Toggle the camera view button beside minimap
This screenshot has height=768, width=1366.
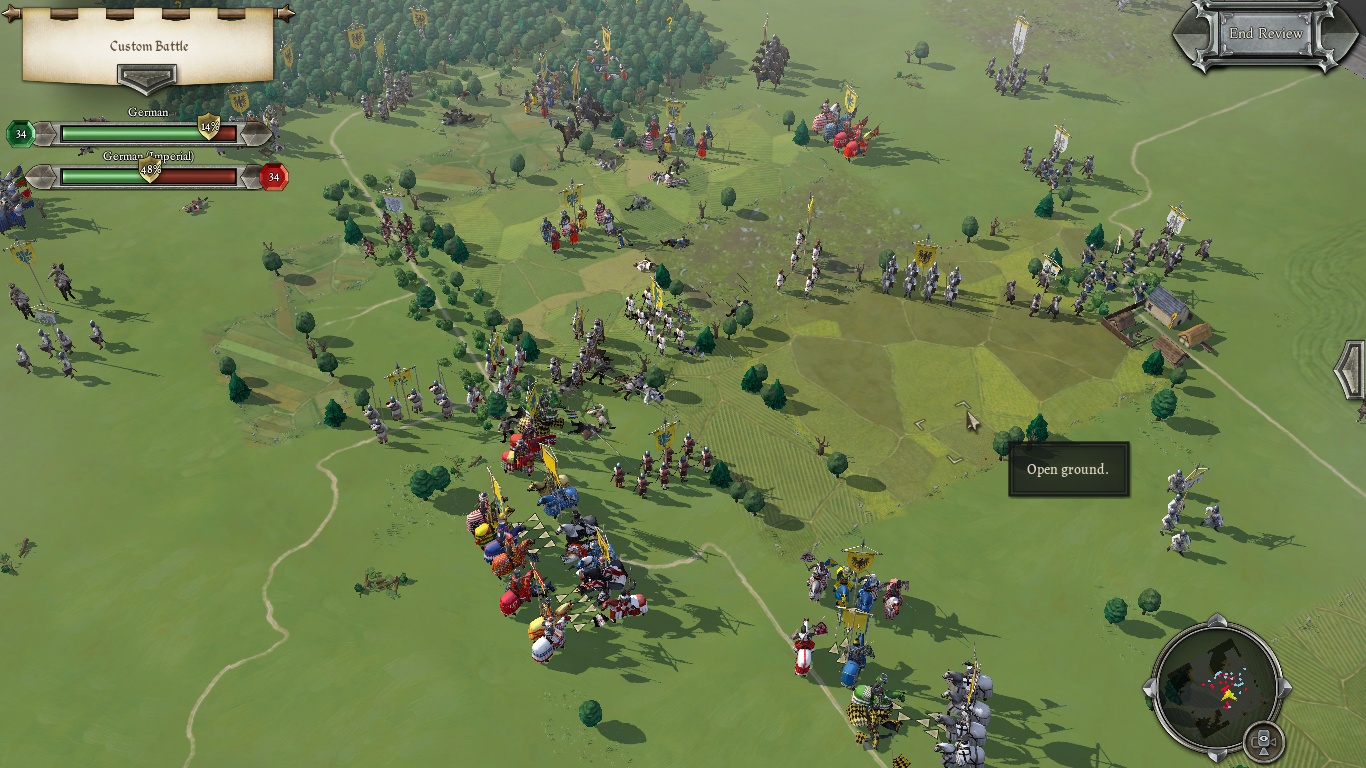(1263, 741)
